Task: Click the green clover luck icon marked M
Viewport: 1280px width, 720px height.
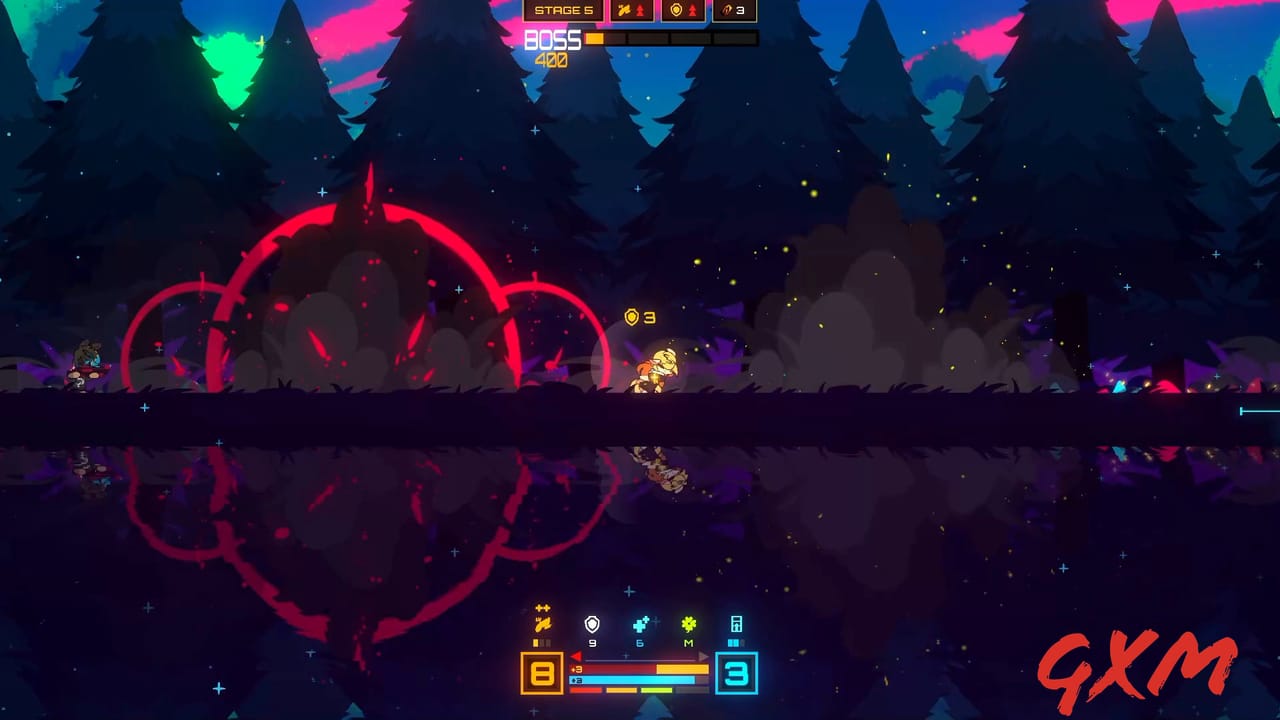Action: [x=688, y=625]
